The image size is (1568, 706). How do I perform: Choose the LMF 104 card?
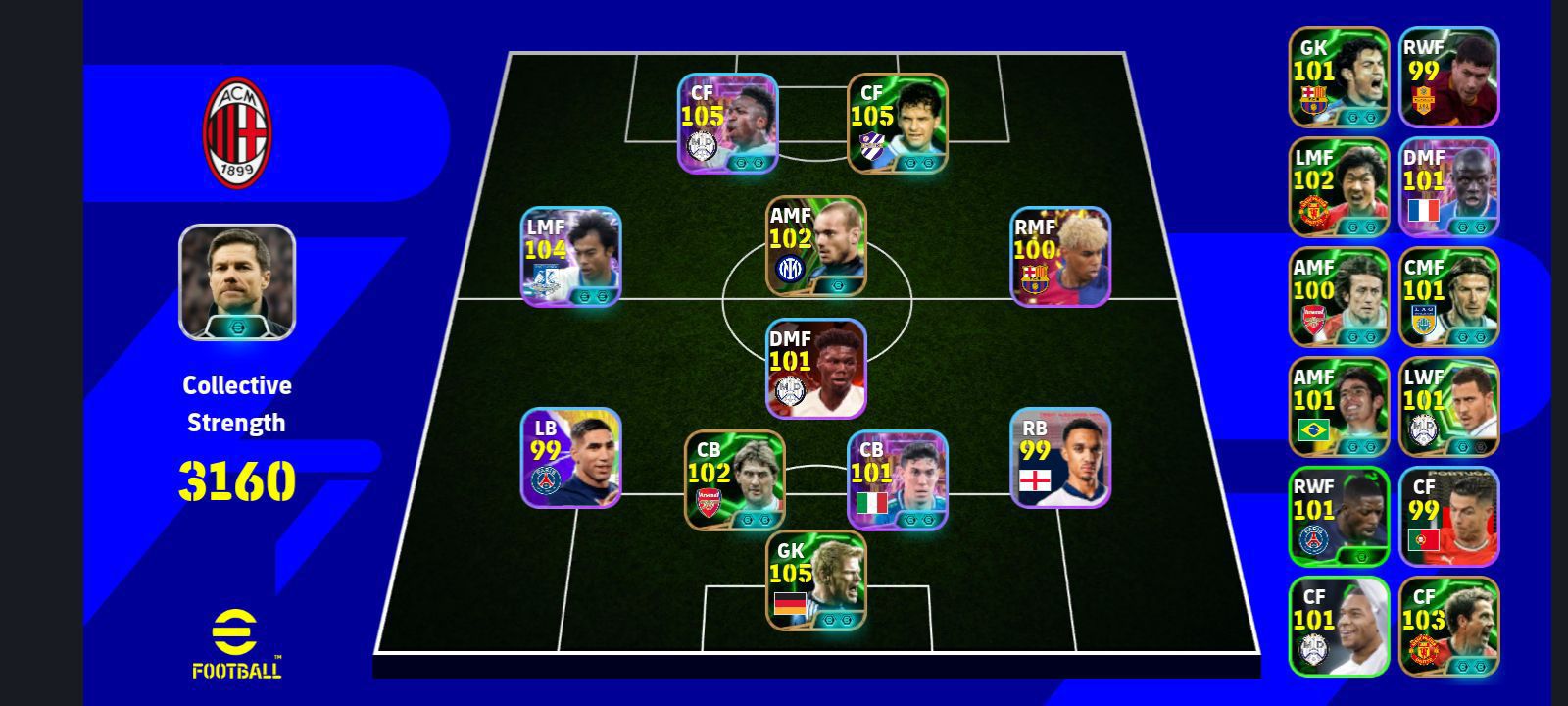[x=571, y=257]
